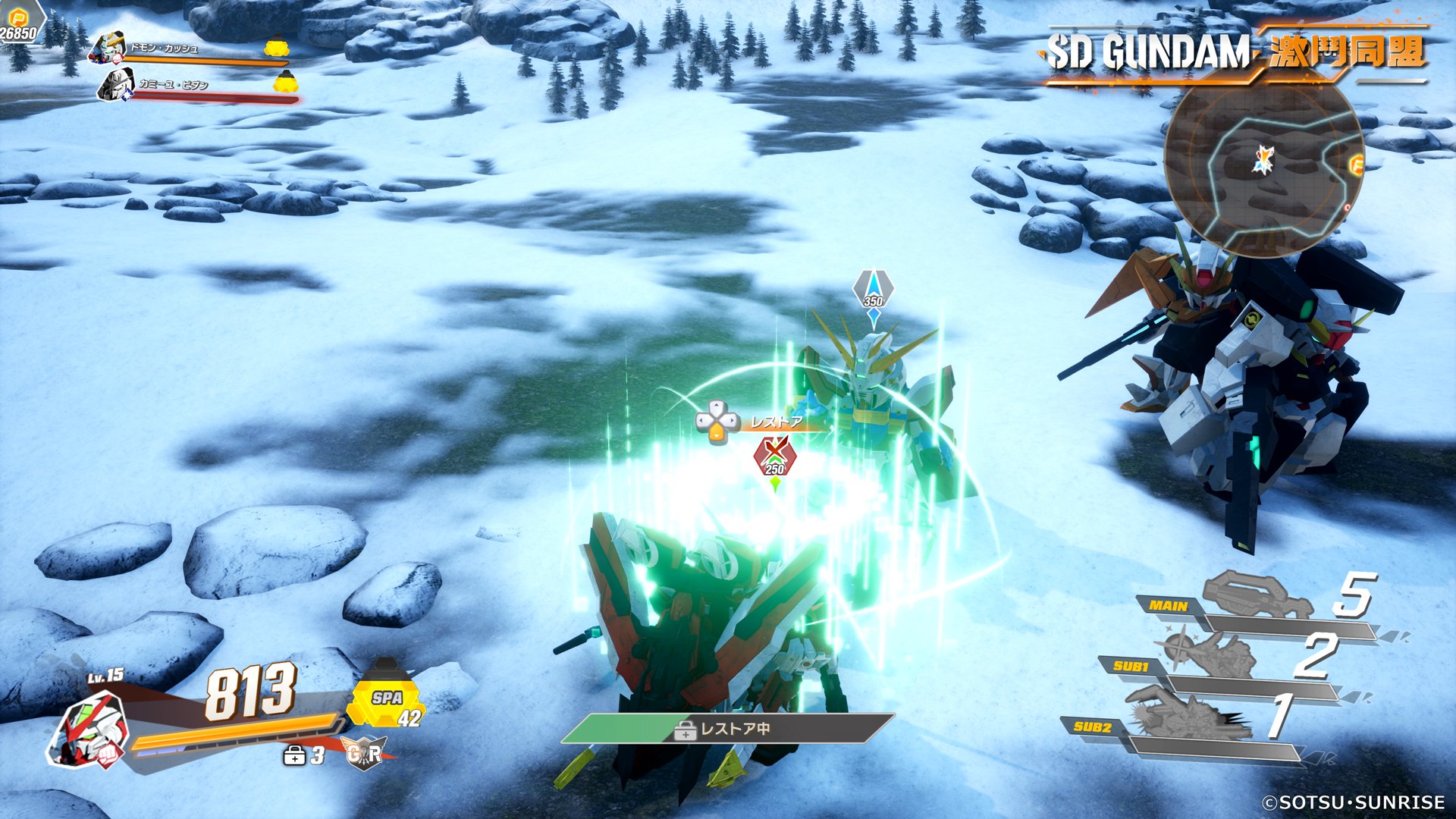The height and width of the screenshot is (819, 1456).
Task: Click the blue 350 waypoint marker
Action: pos(874,292)
